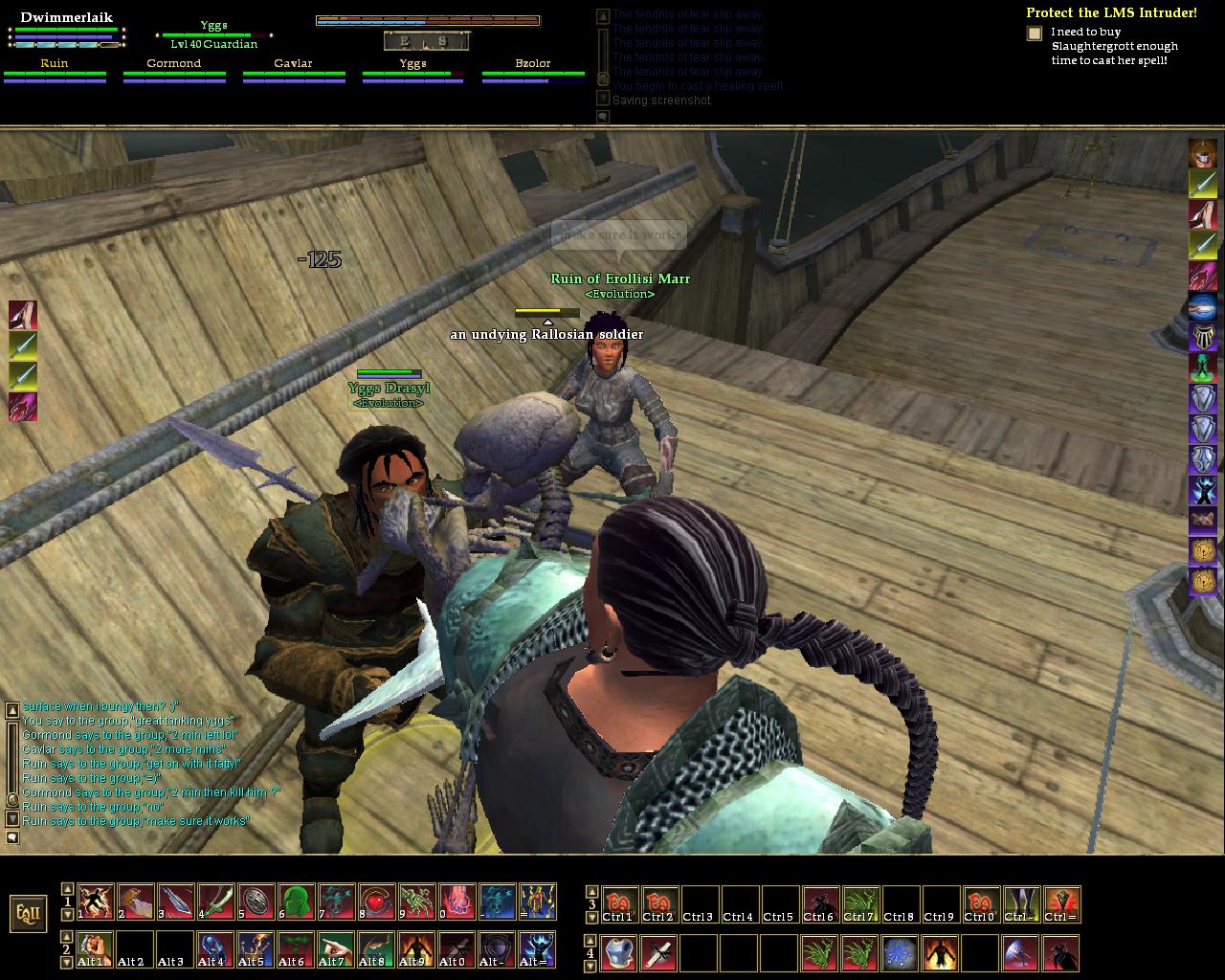1225x980 pixels.
Task: Activate the blue snowflake hotbar icon
Action: pyautogui.click(x=900, y=952)
